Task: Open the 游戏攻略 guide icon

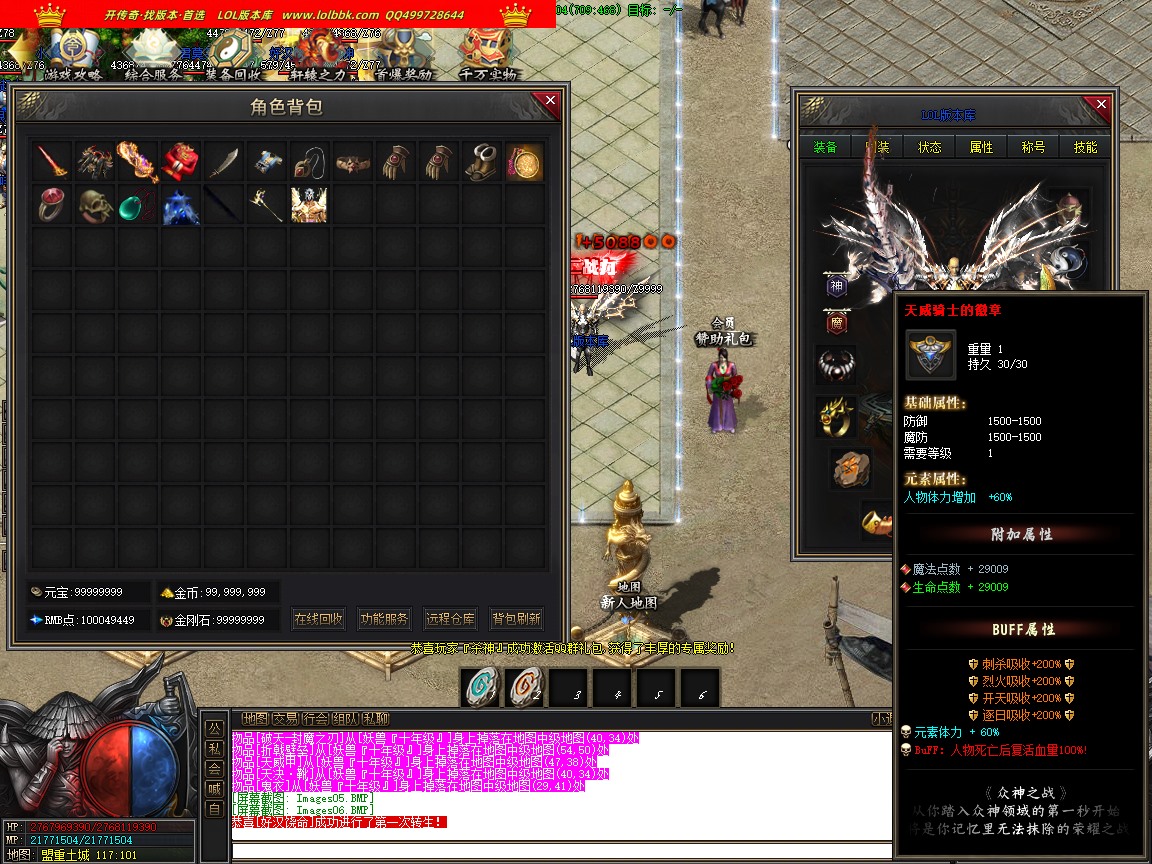Action: (73, 52)
